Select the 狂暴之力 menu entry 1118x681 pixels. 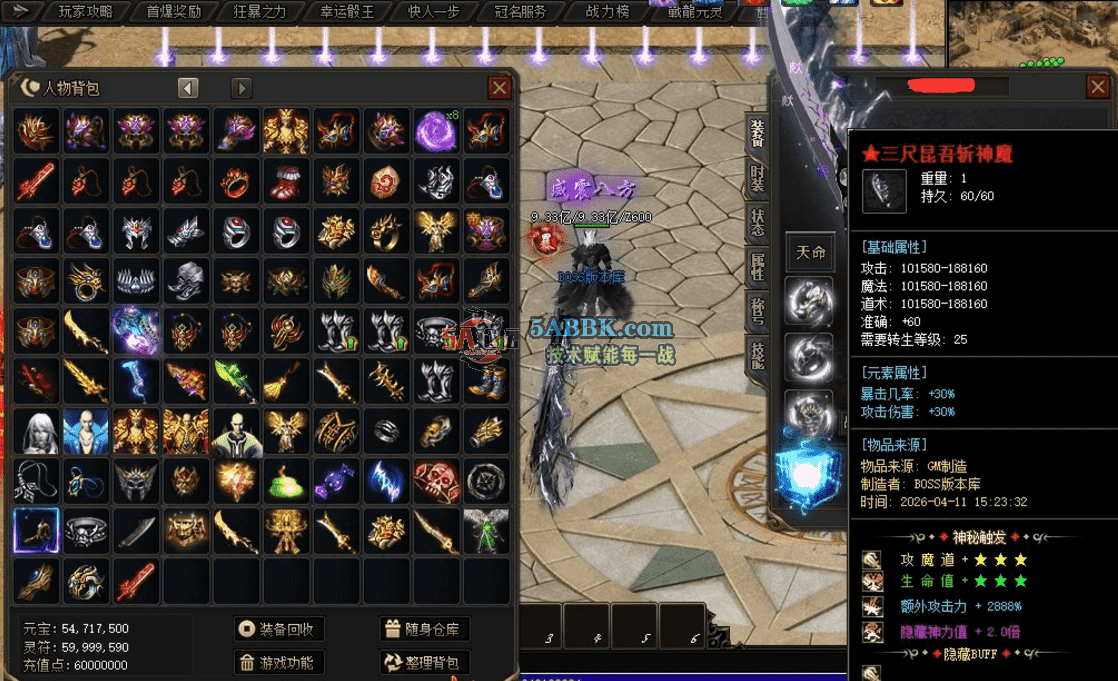click(259, 12)
